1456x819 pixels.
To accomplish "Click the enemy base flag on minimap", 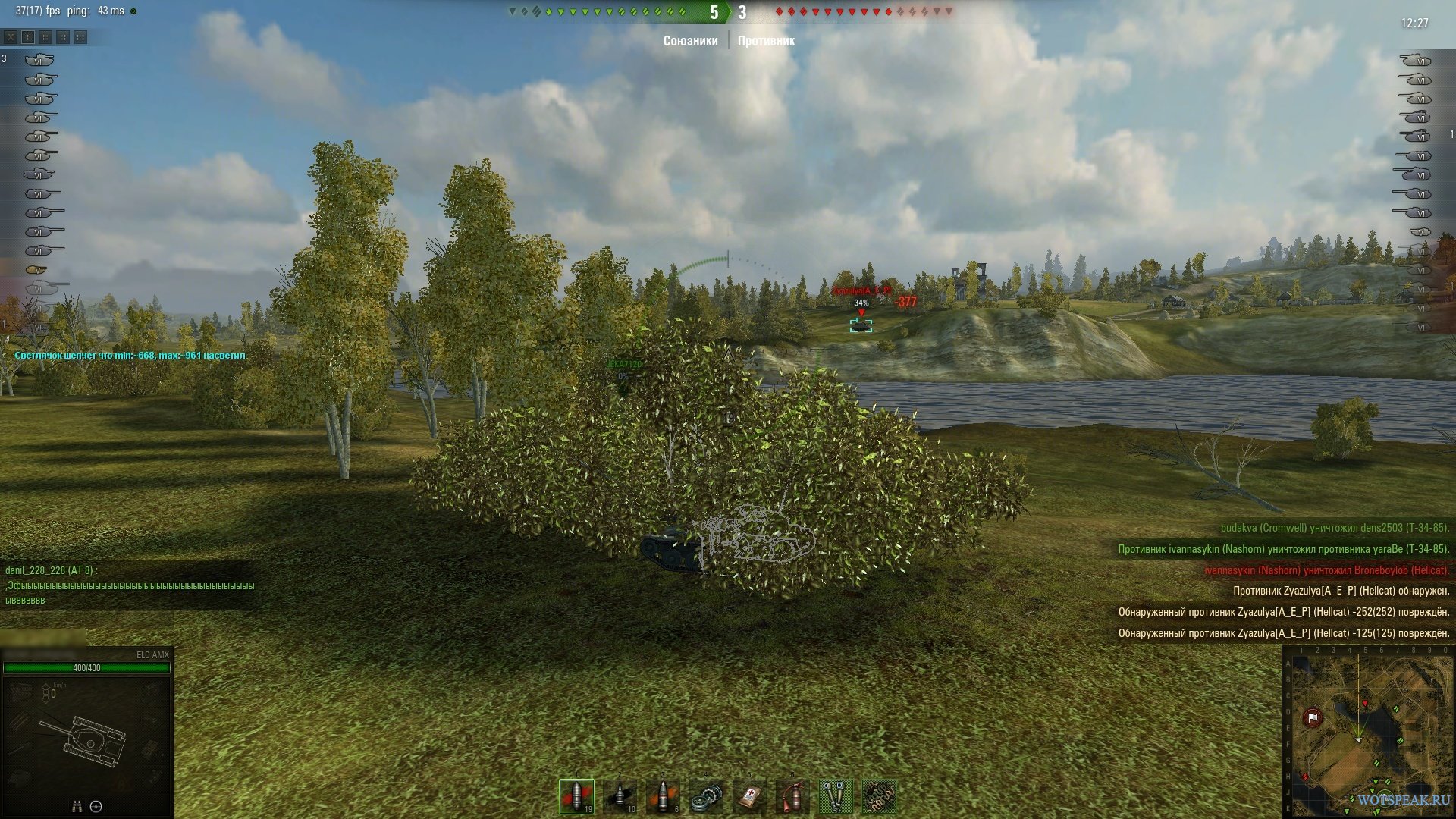I will point(1313,717).
